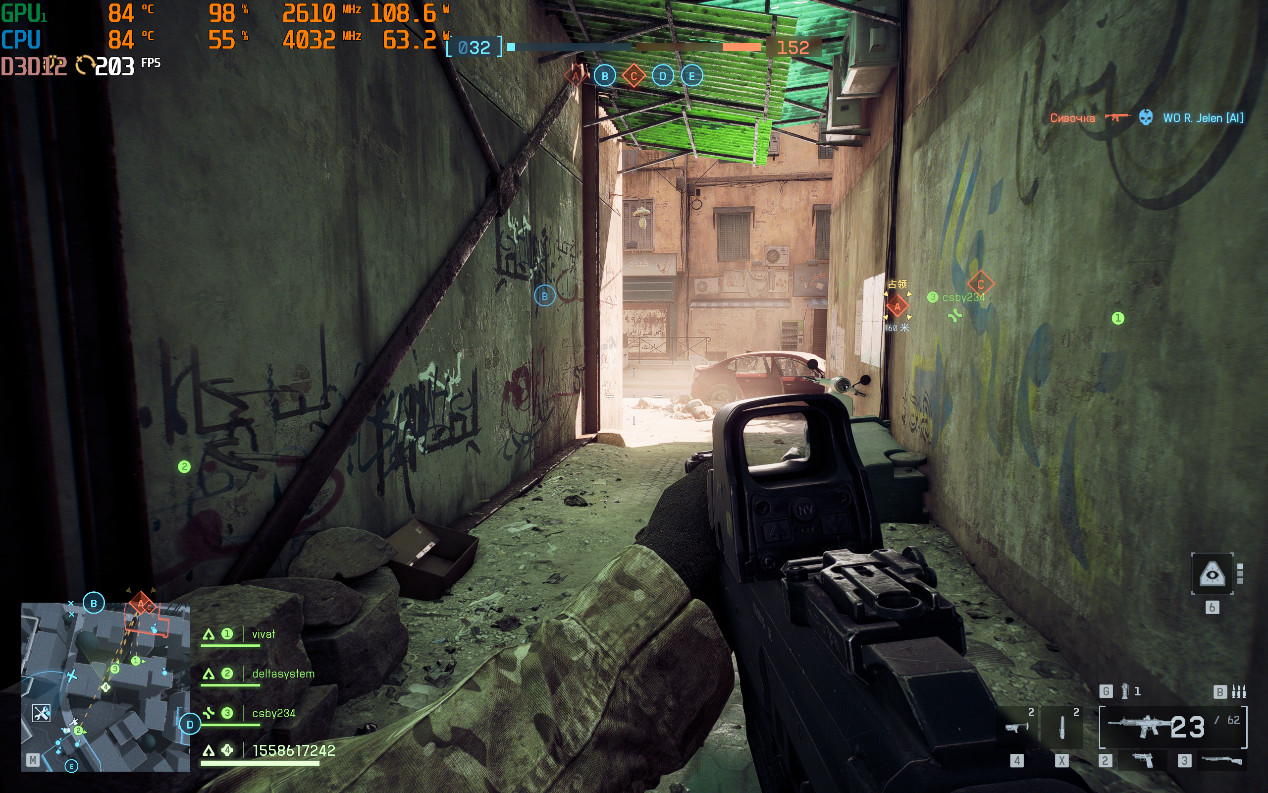Equip the rocket launcher gadget
1268x793 pixels.
[x=1017, y=727]
